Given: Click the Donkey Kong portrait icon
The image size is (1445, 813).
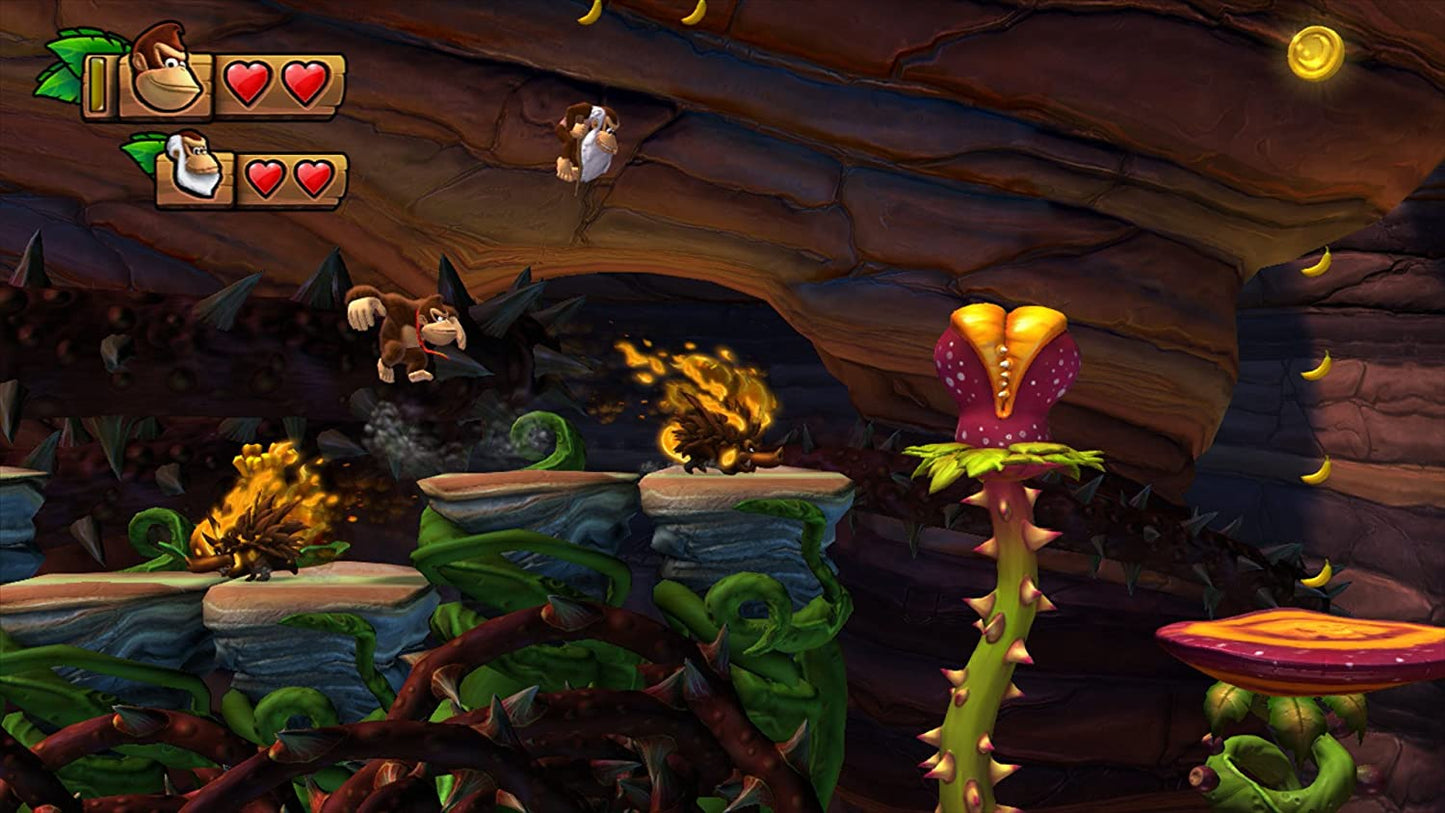Looking at the screenshot, I should click(x=165, y=70).
